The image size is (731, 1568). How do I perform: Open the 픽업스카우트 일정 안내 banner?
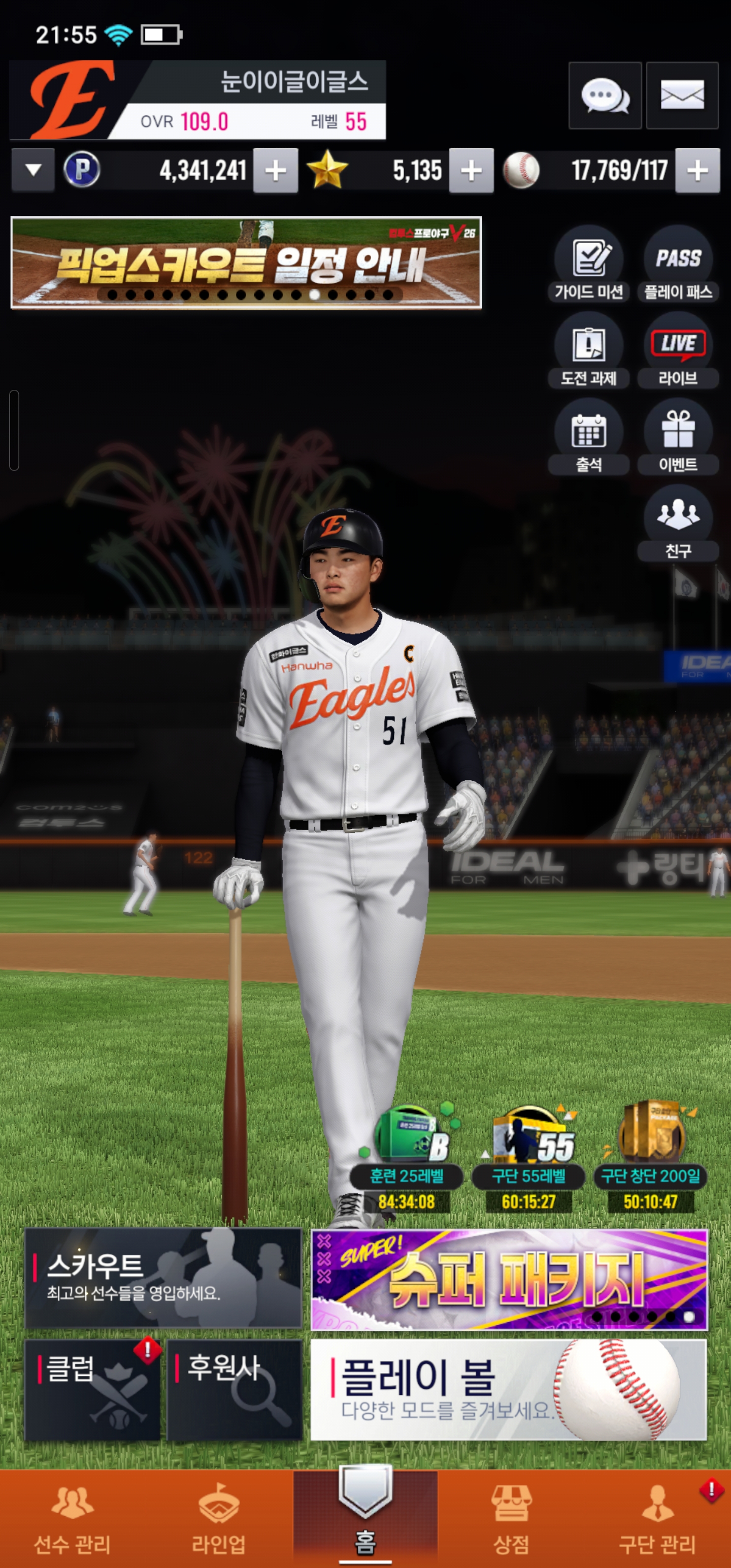246,263
